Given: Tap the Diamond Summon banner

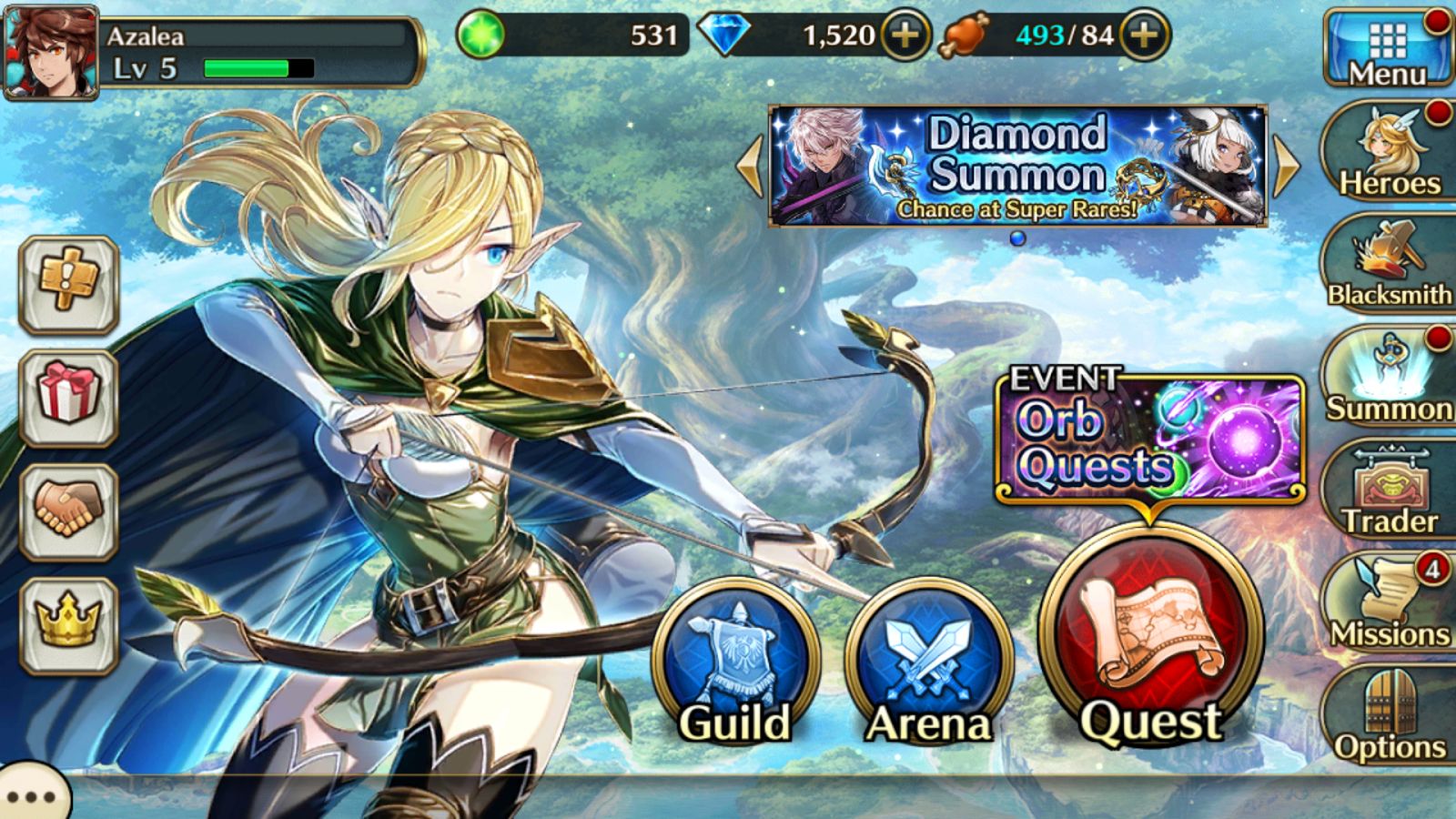Looking at the screenshot, I should click(x=1019, y=164).
